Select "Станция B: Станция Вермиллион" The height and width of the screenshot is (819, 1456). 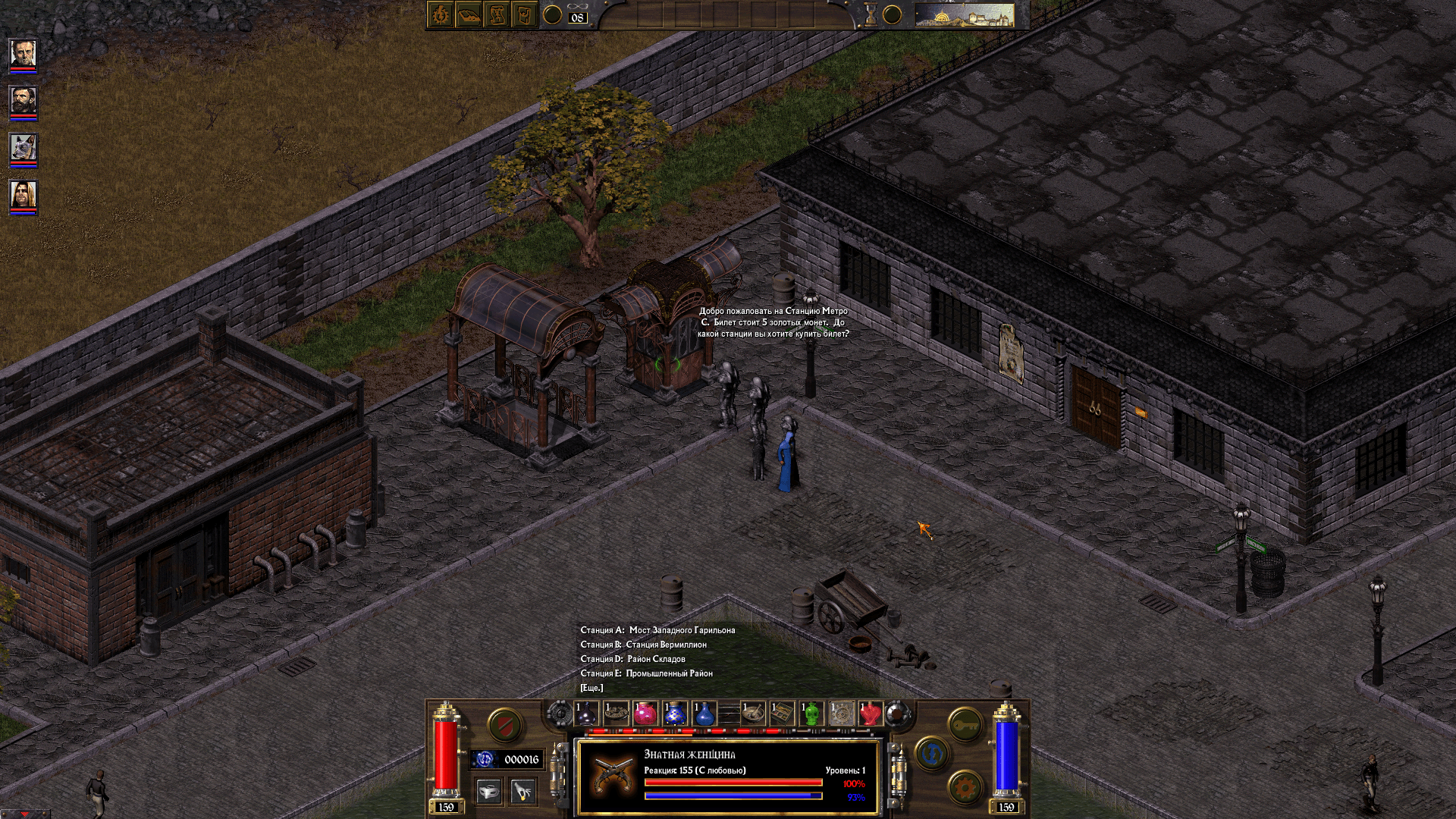pos(645,645)
